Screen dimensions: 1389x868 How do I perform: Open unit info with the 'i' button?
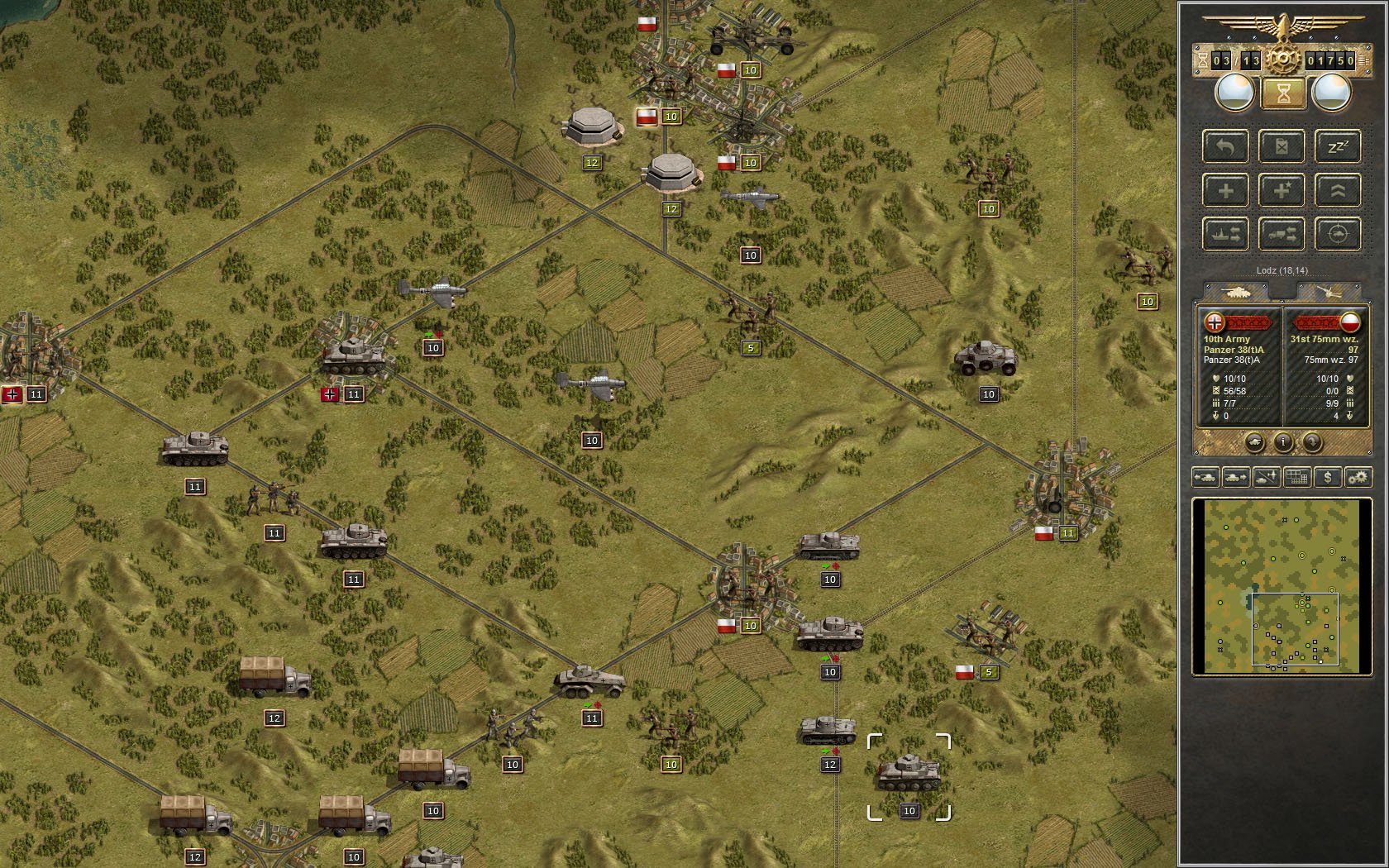point(1282,442)
